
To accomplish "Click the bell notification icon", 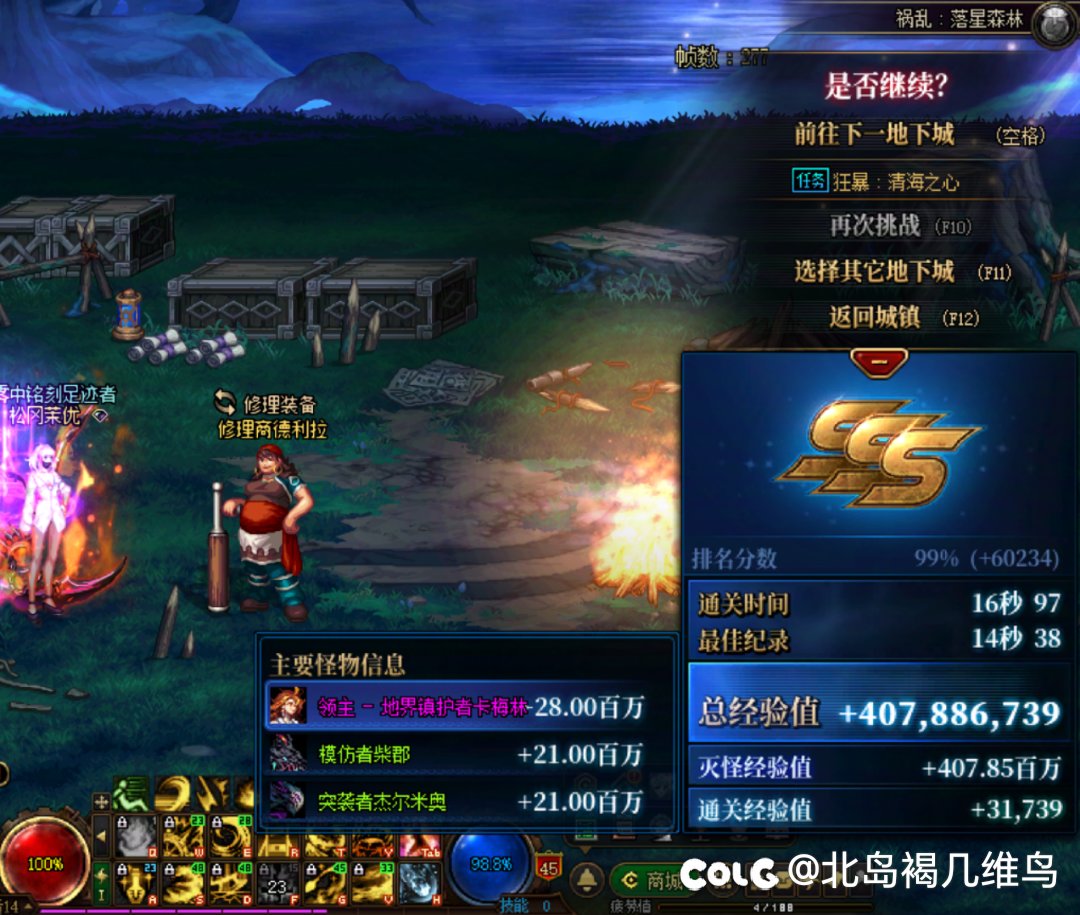I will click(587, 880).
